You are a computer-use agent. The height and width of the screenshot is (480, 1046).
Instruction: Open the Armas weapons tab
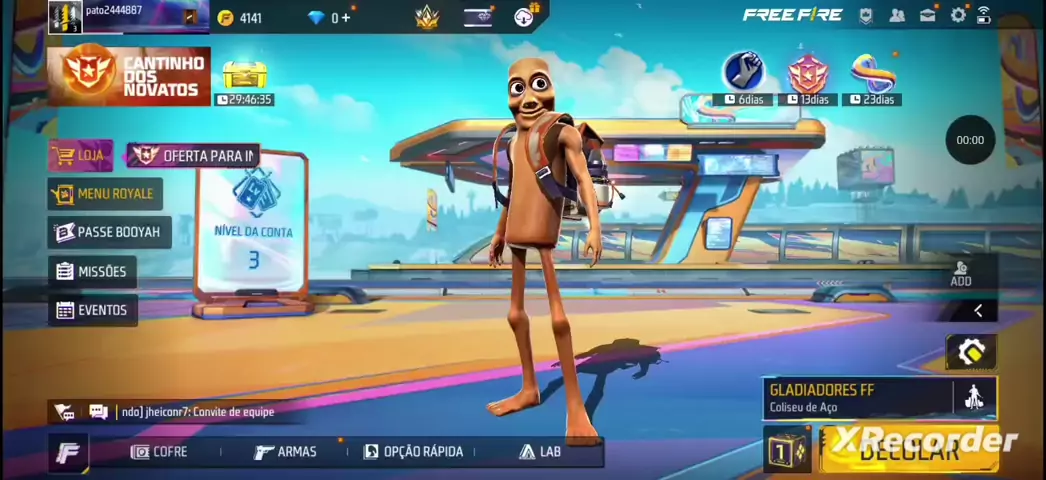(x=285, y=452)
